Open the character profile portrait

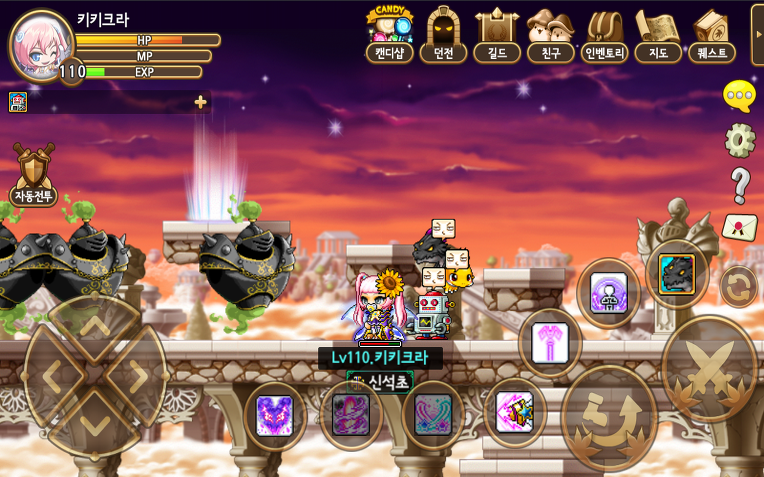point(40,45)
